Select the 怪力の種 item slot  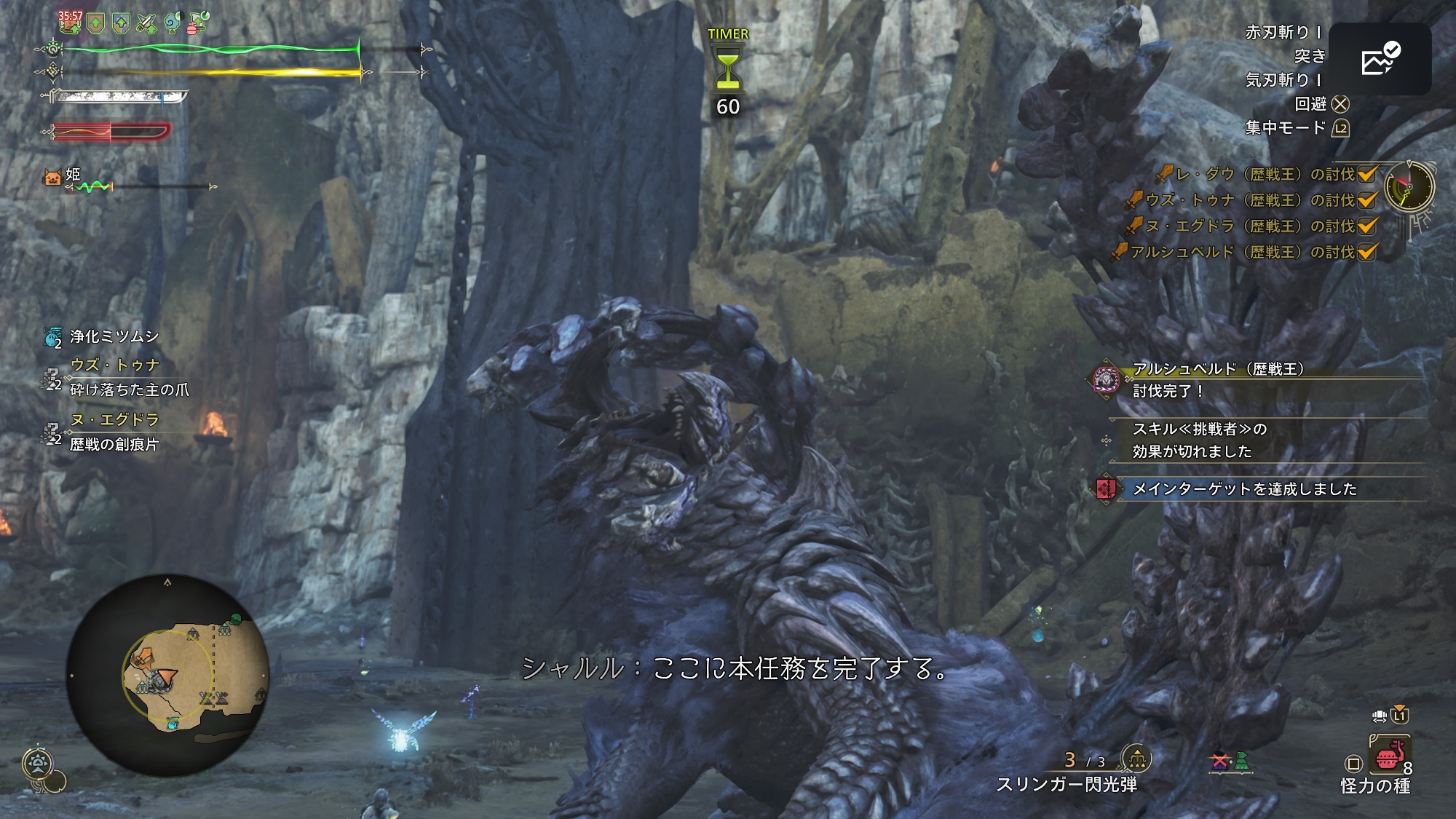(1390, 756)
